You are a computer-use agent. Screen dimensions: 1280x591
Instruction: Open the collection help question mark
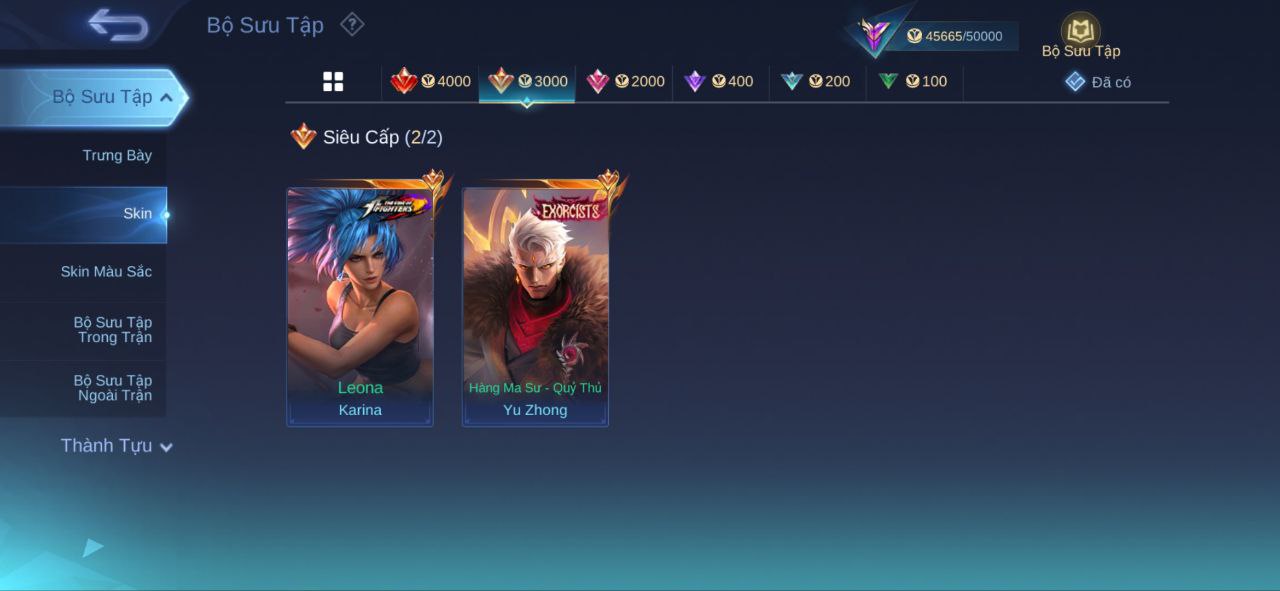coord(352,25)
